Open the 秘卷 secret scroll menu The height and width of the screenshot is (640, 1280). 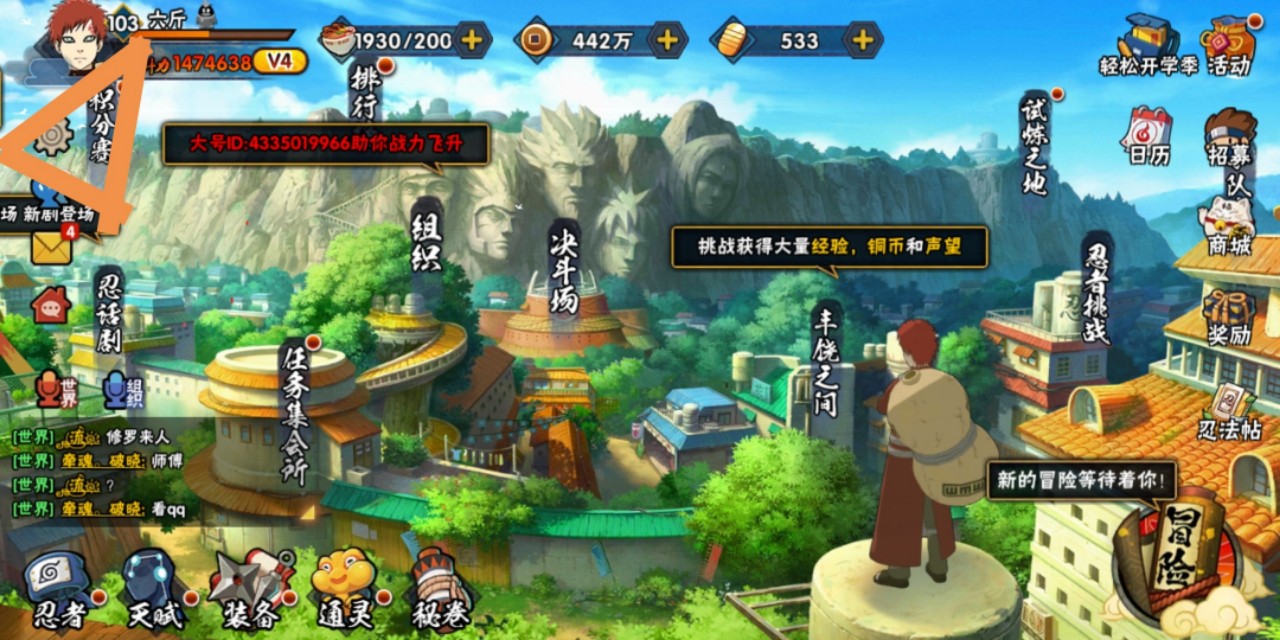(x=440, y=590)
